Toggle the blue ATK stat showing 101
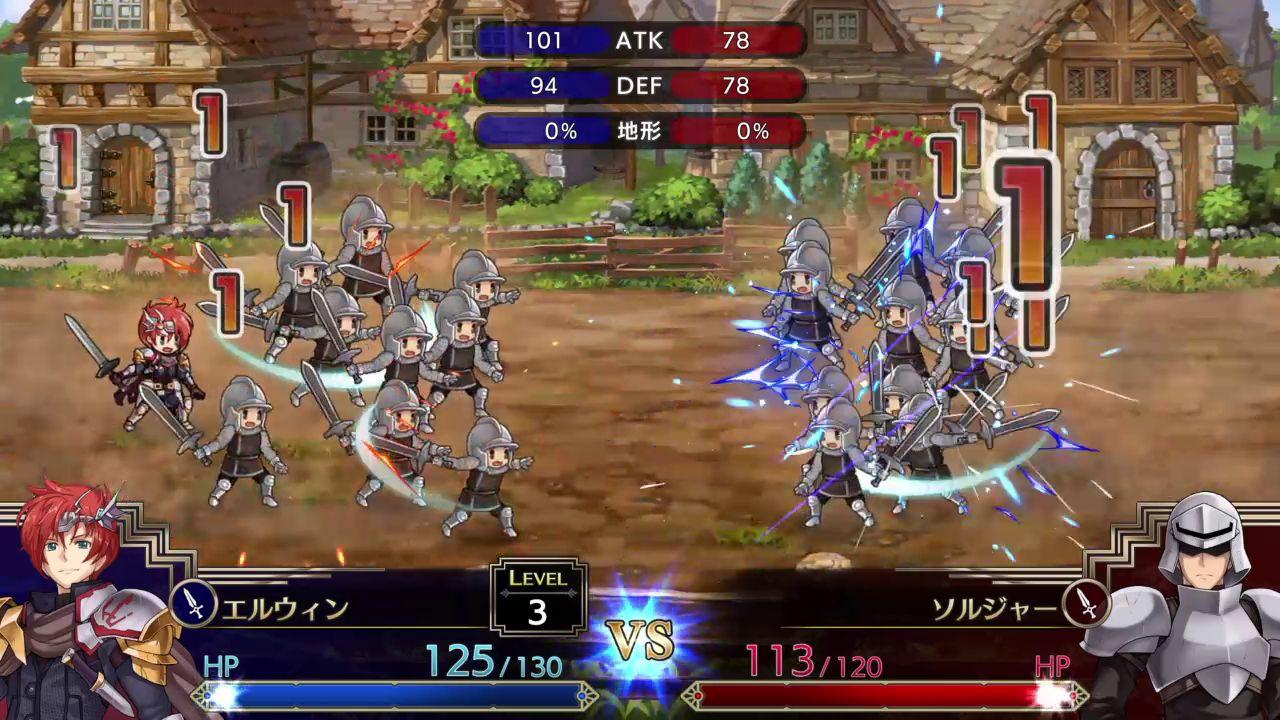The image size is (1280, 720). click(541, 42)
